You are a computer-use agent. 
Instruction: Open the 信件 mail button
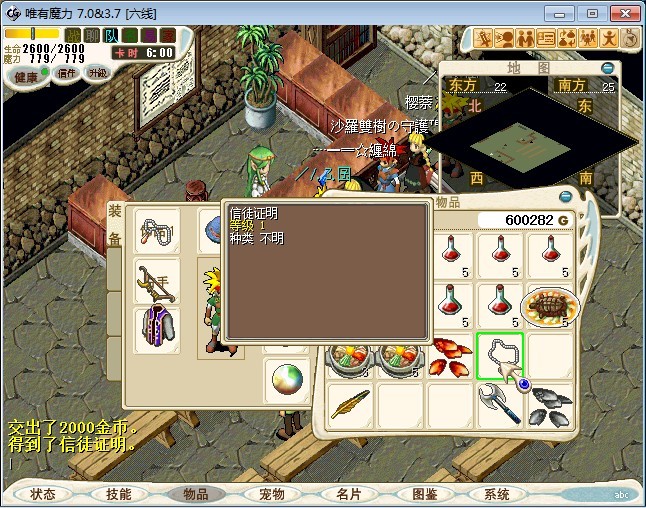tap(66, 74)
